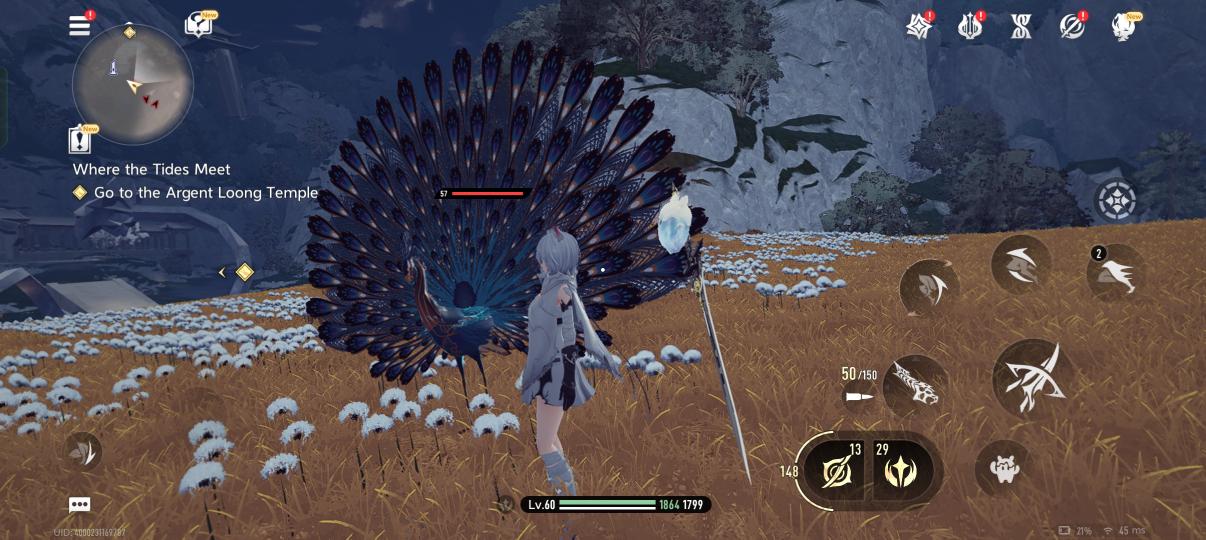
Task: Open the character silhouette icon marked New
Action: pos(1124,27)
